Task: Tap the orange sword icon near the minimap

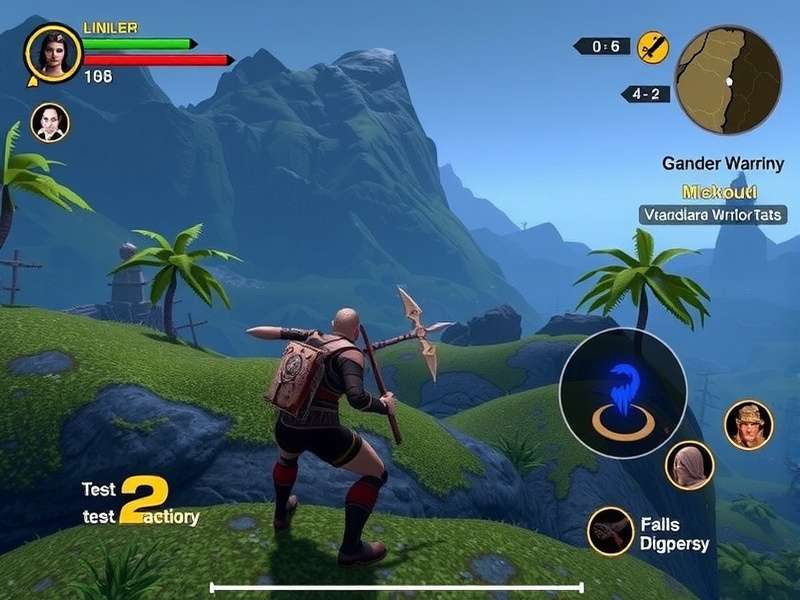Action: [653, 47]
